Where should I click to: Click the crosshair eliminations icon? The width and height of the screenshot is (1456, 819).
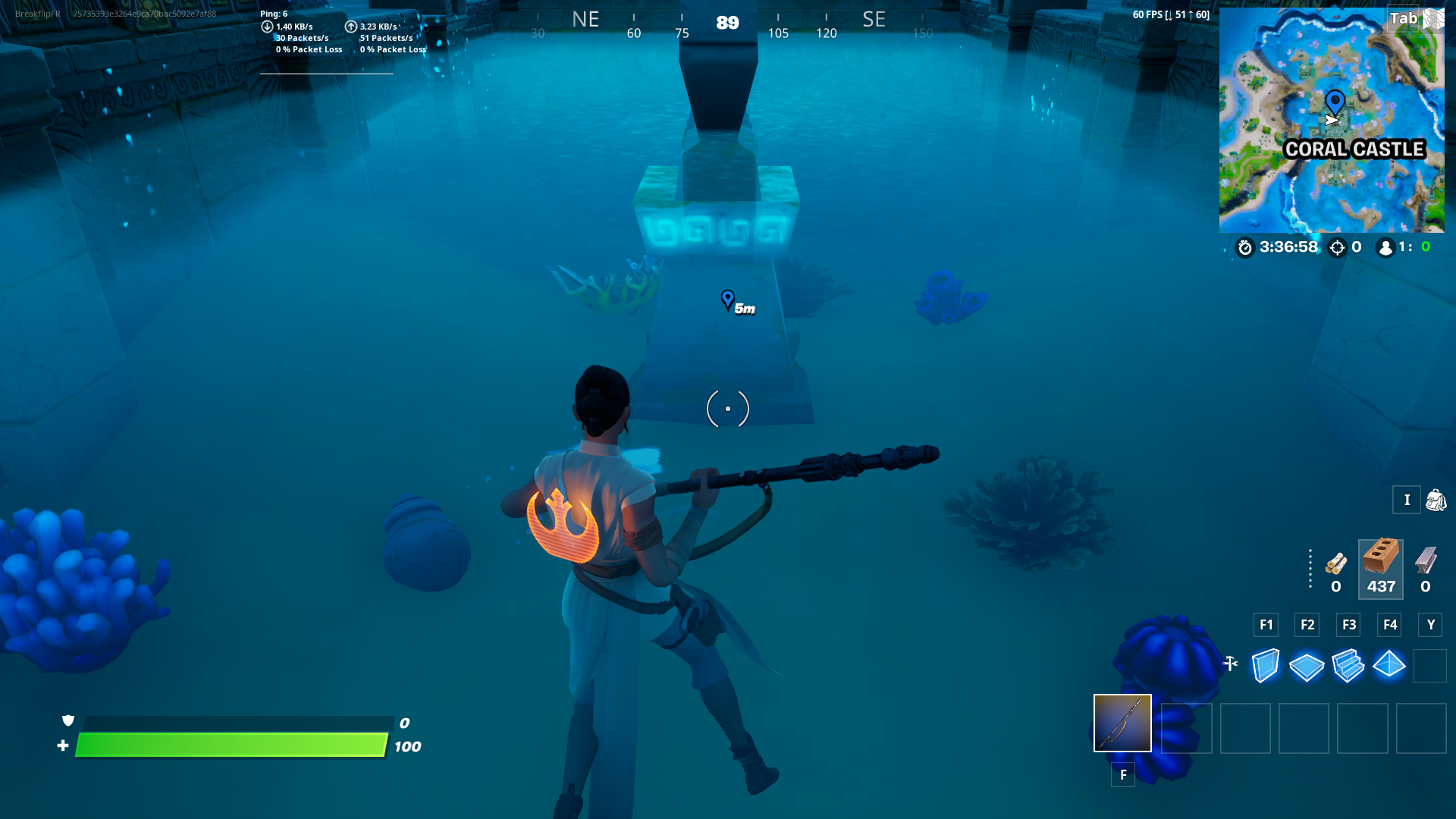coord(1337,246)
